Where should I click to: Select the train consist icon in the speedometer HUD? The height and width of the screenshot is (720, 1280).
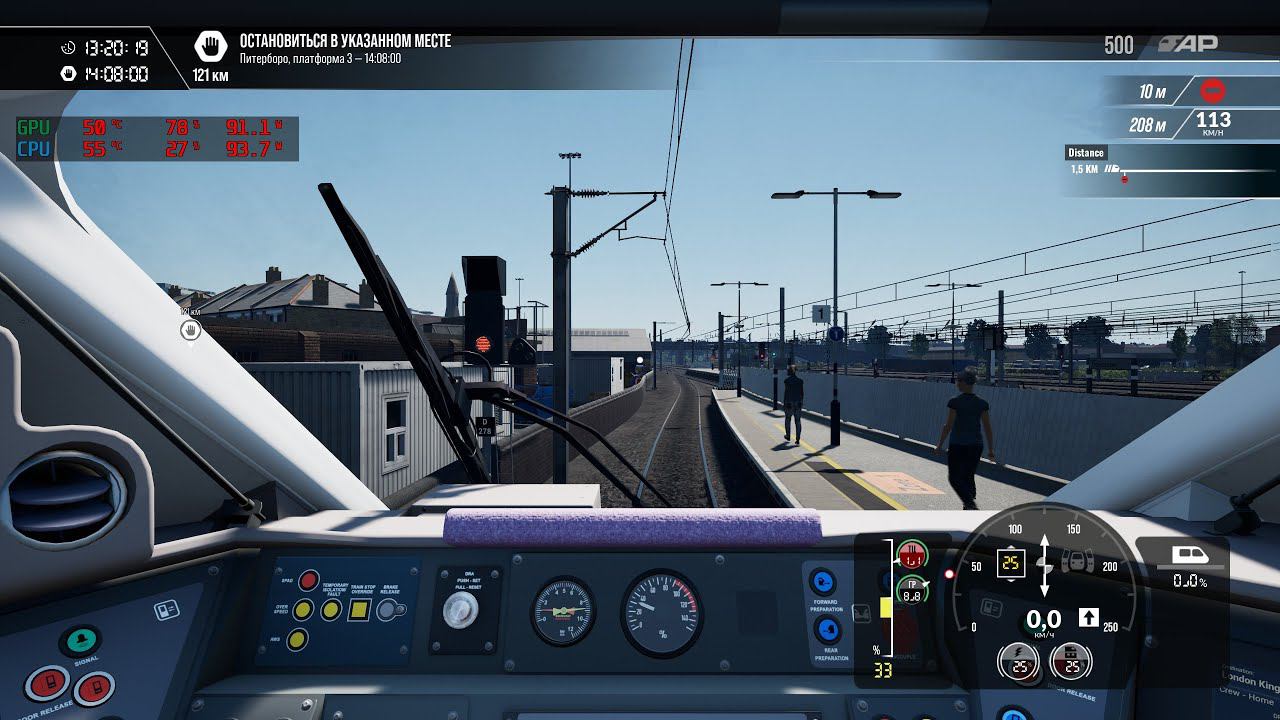(x=1076, y=562)
